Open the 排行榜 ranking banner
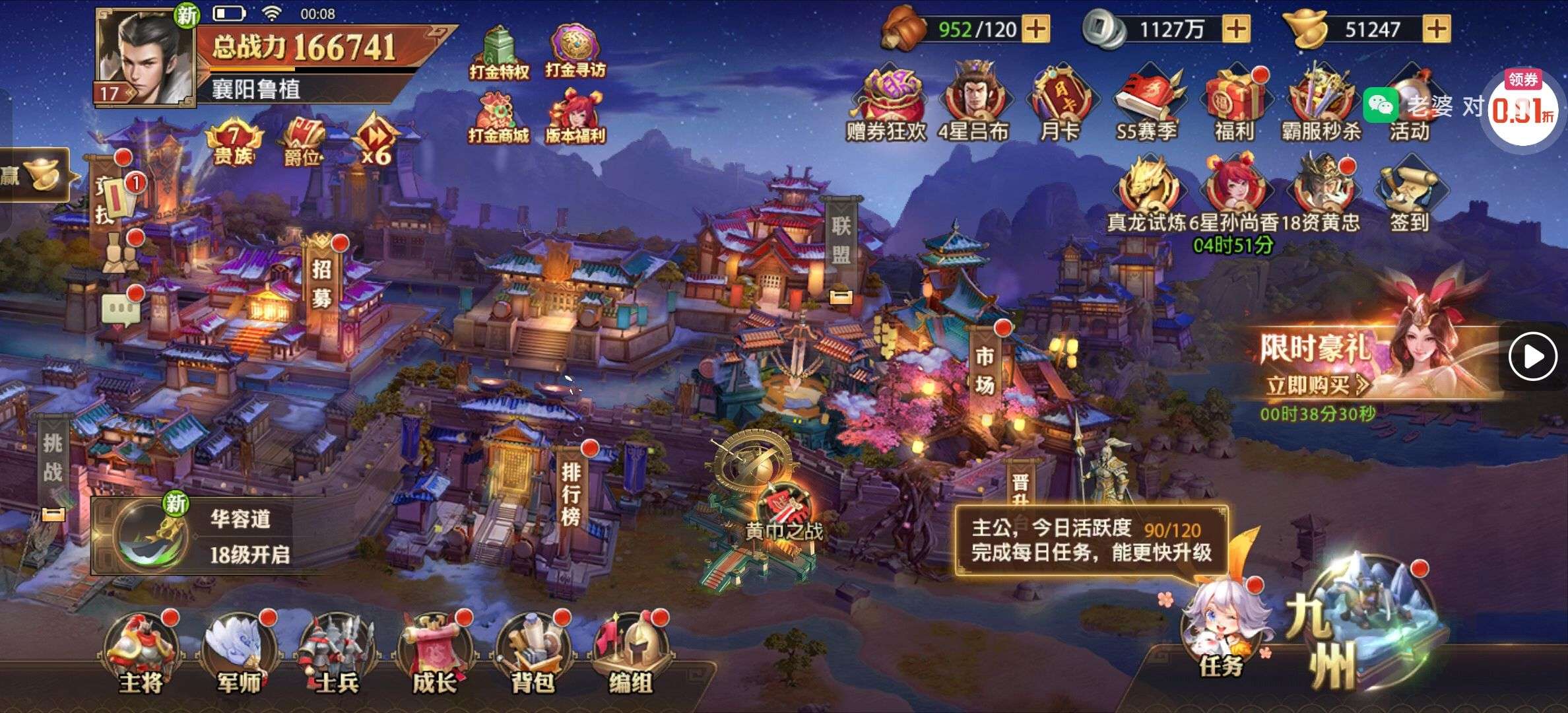Image resolution: width=1568 pixels, height=713 pixels. (x=571, y=492)
